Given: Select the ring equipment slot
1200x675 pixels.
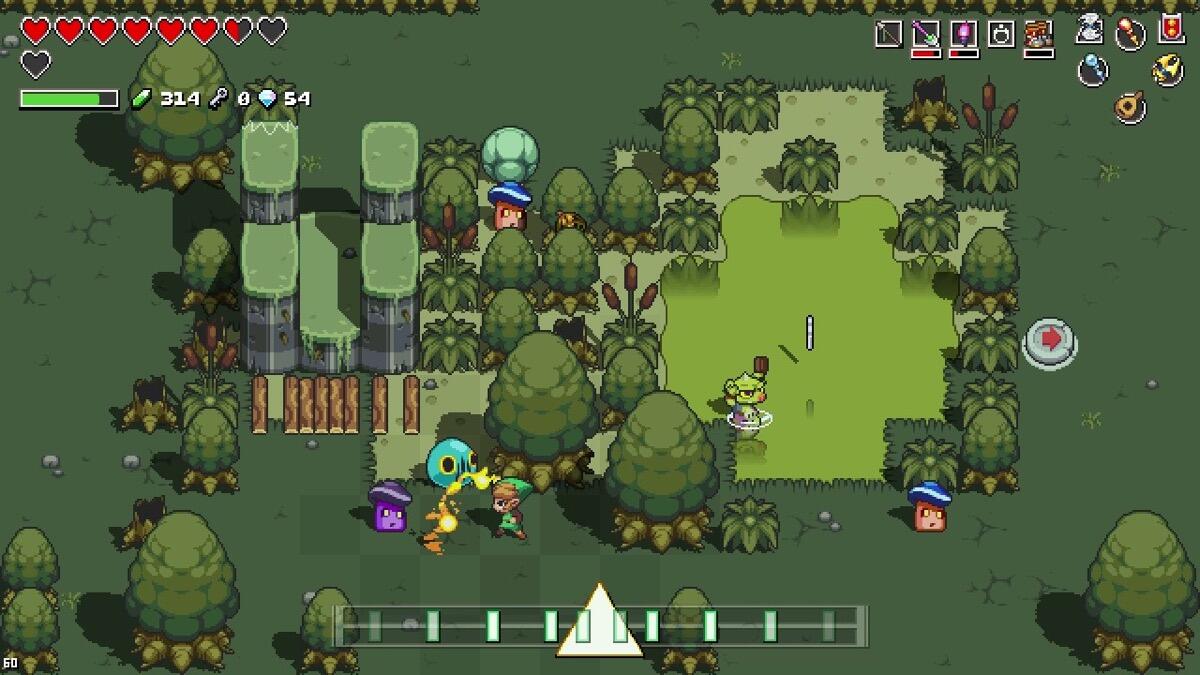Looking at the screenshot, I should click(x=1001, y=34).
